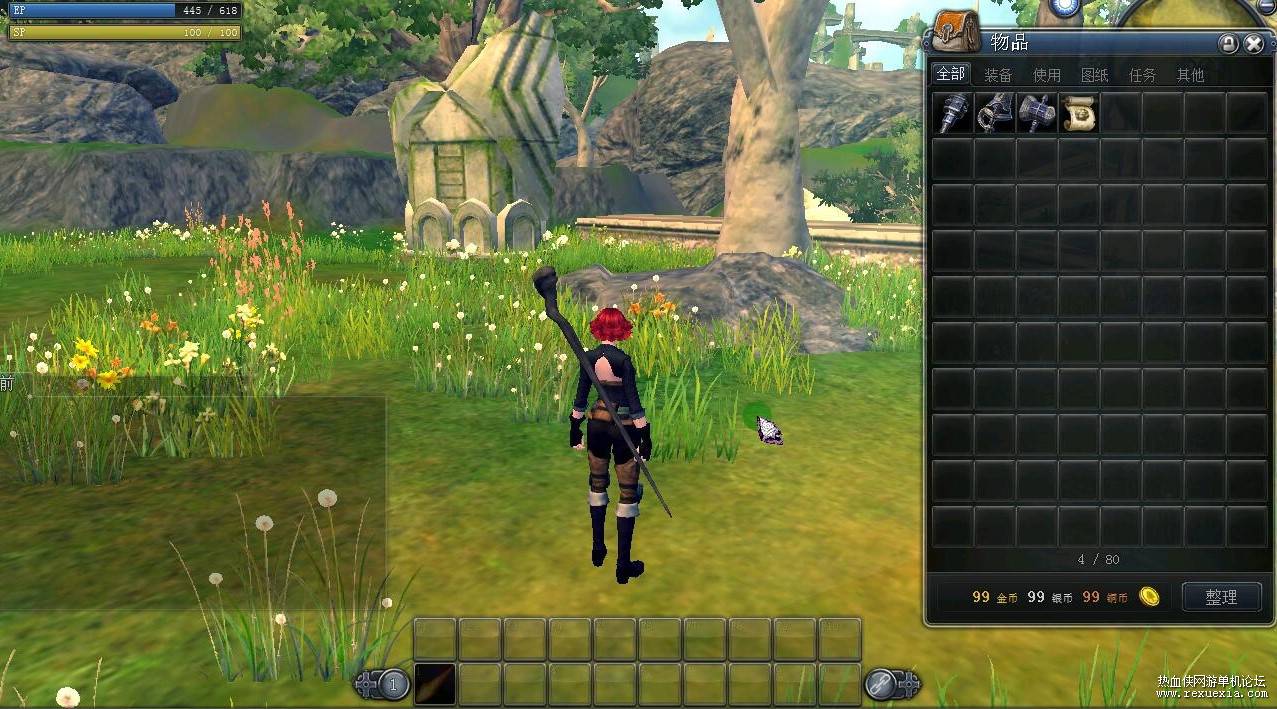Show the 使用 consumables tab
Viewport: 1277px width, 709px height.
(x=1047, y=75)
